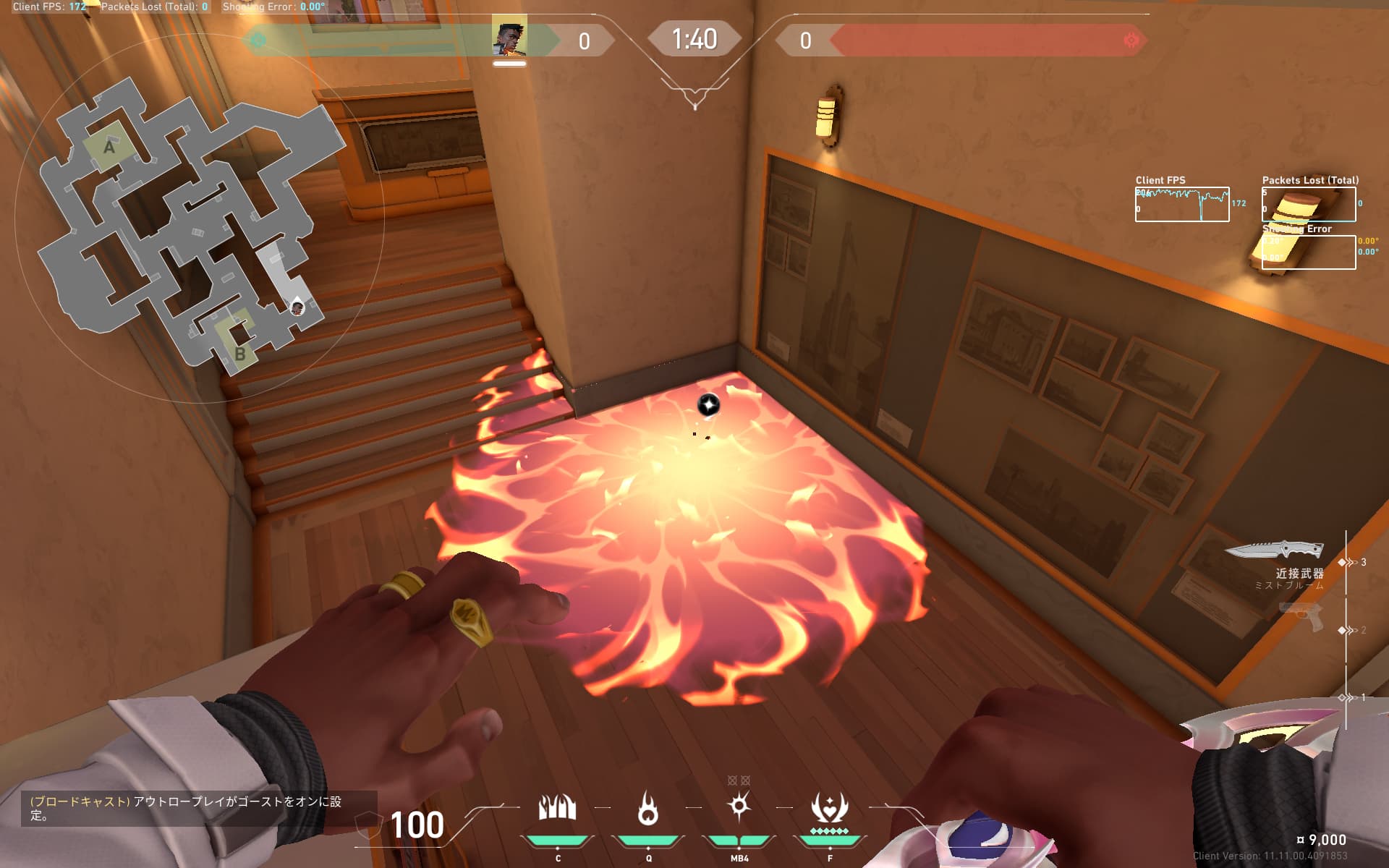Screen dimensions: 1389x868
Task: Click the A site marker on minimap
Action: point(109,147)
